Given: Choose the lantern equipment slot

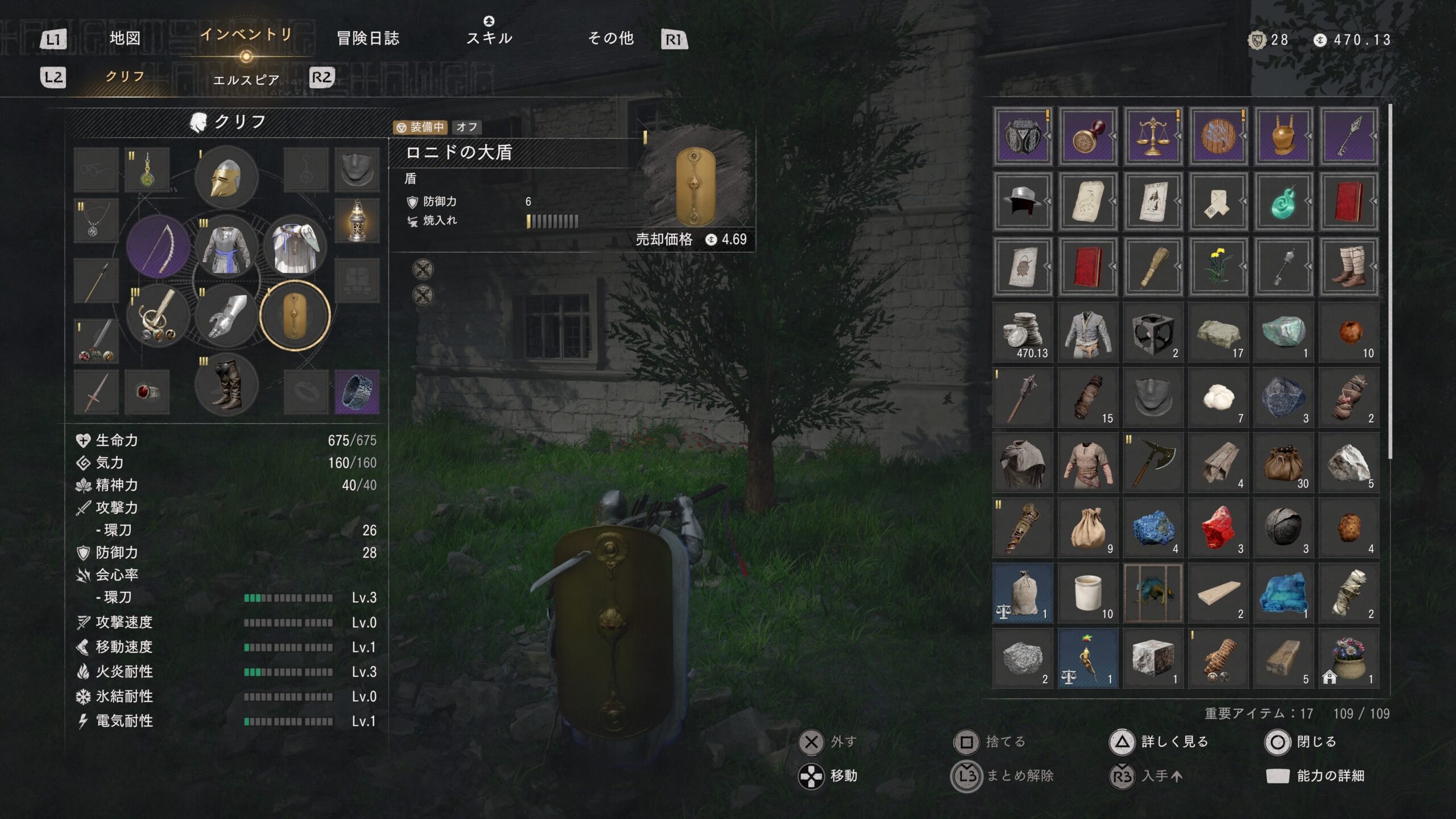Looking at the screenshot, I should (357, 221).
